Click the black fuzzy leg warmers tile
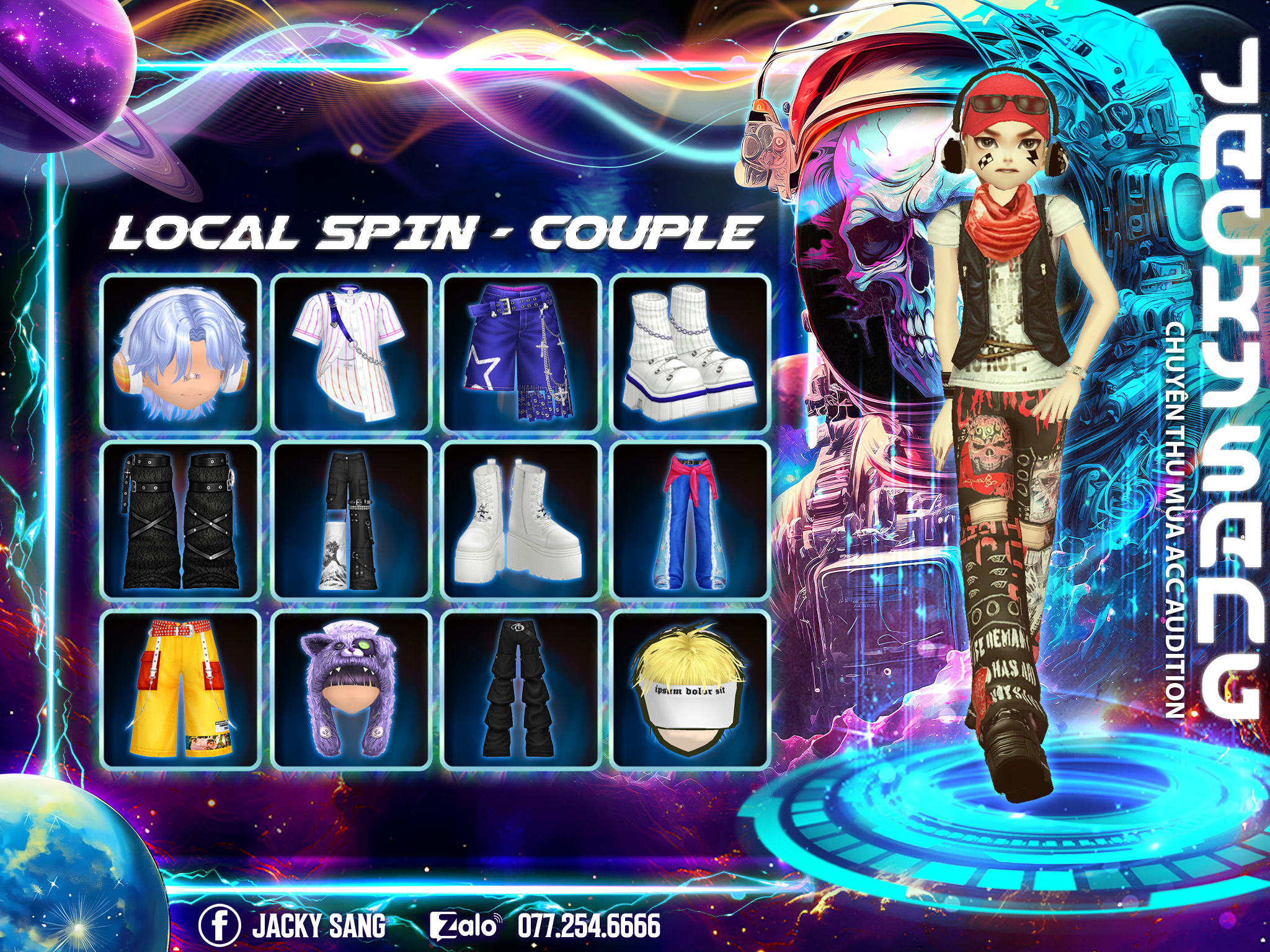The image size is (1270, 952). (180, 521)
